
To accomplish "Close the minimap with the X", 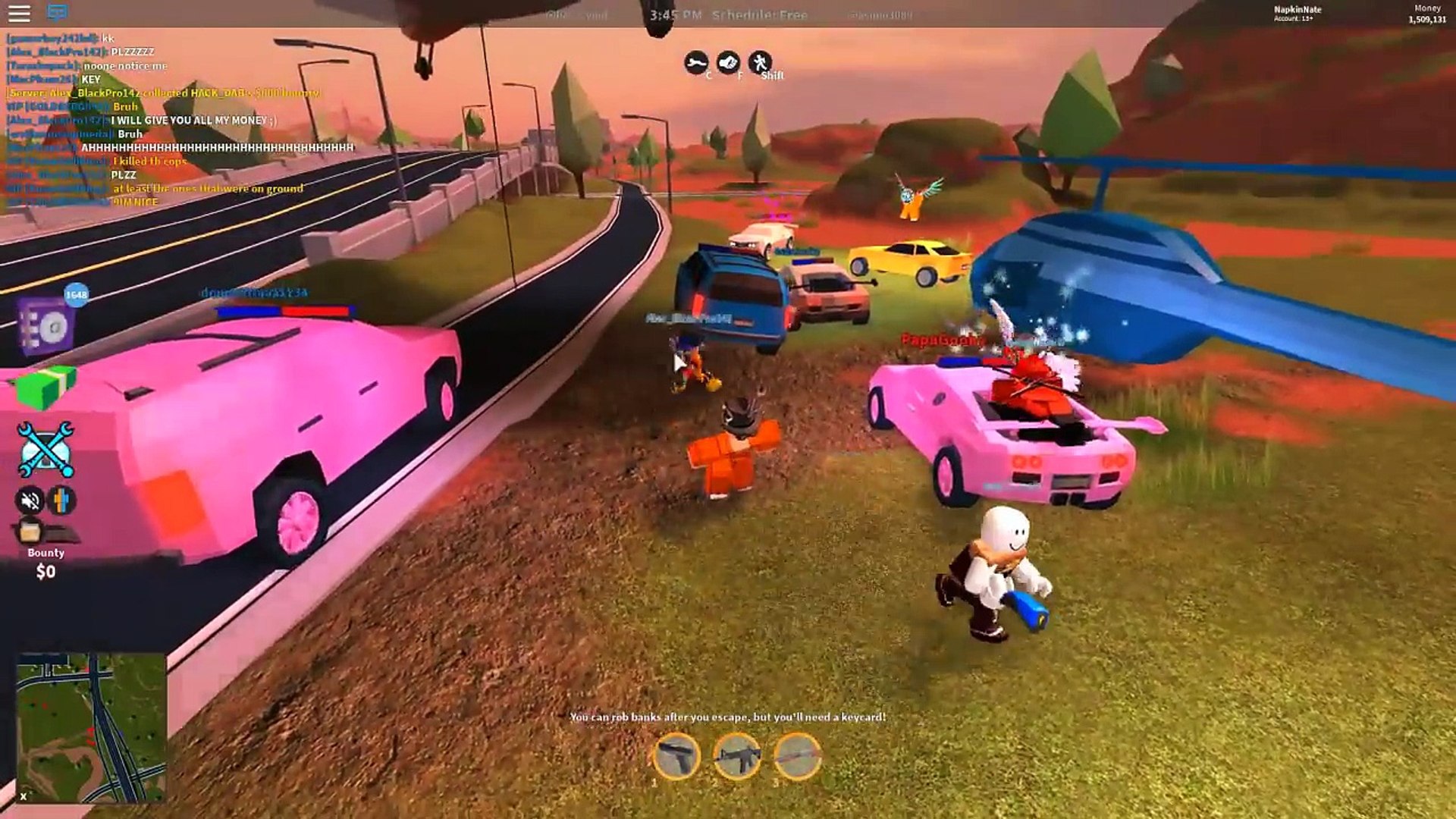I will [x=24, y=795].
